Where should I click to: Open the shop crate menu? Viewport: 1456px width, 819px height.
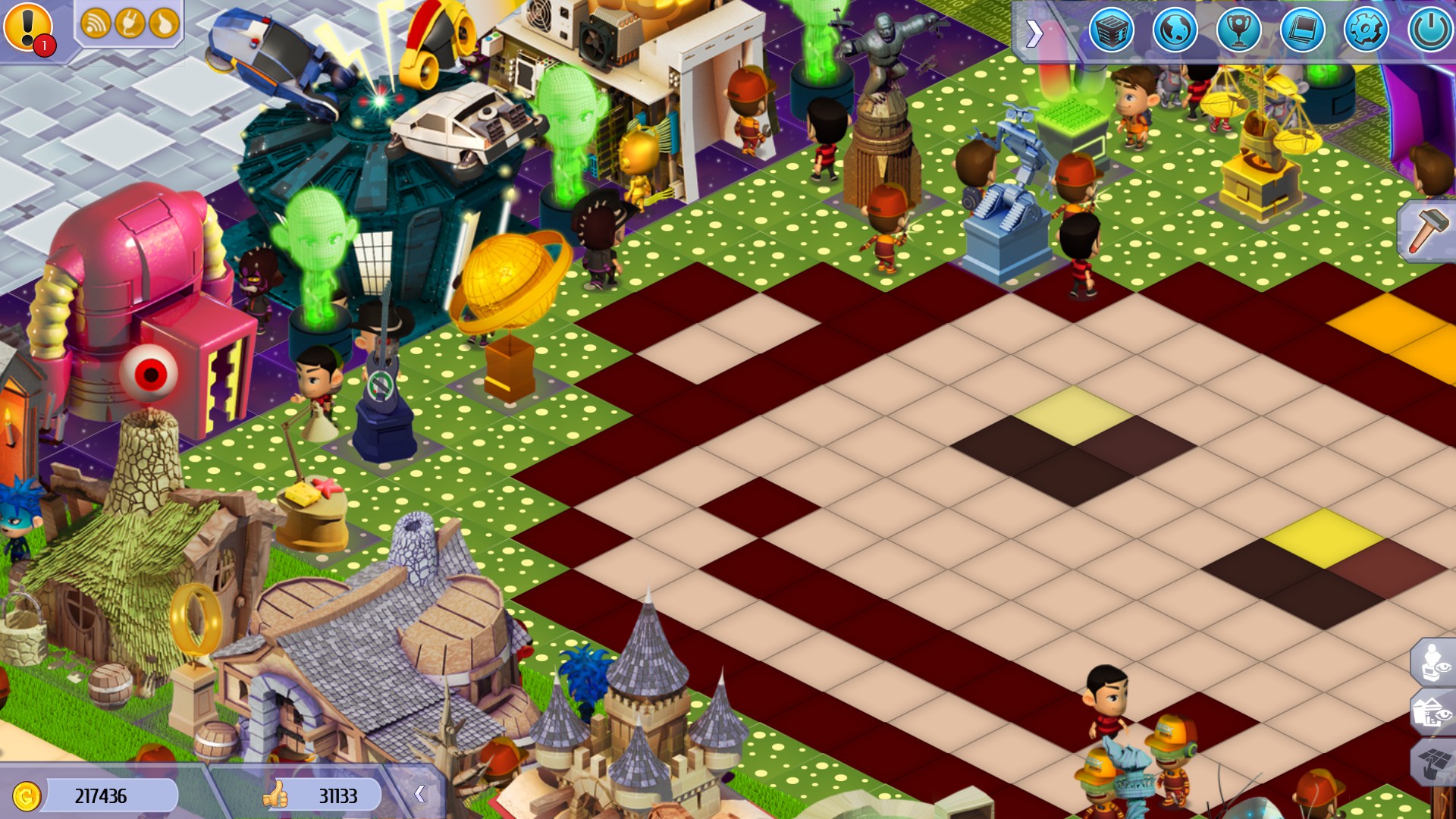coord(1111,30)
